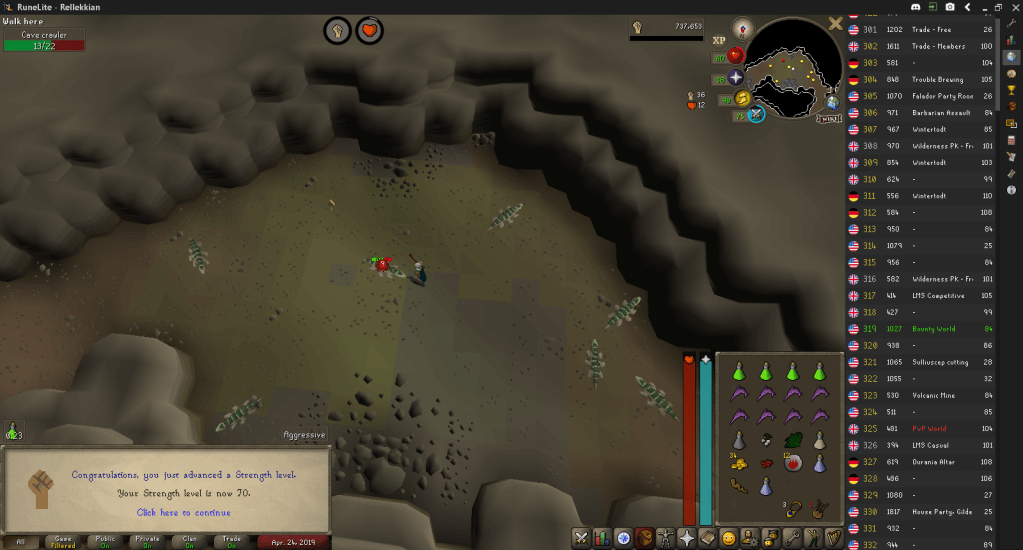Switch to the Skills tab
Viewport: 1023px width, 550px height.
tap(602, 538)
